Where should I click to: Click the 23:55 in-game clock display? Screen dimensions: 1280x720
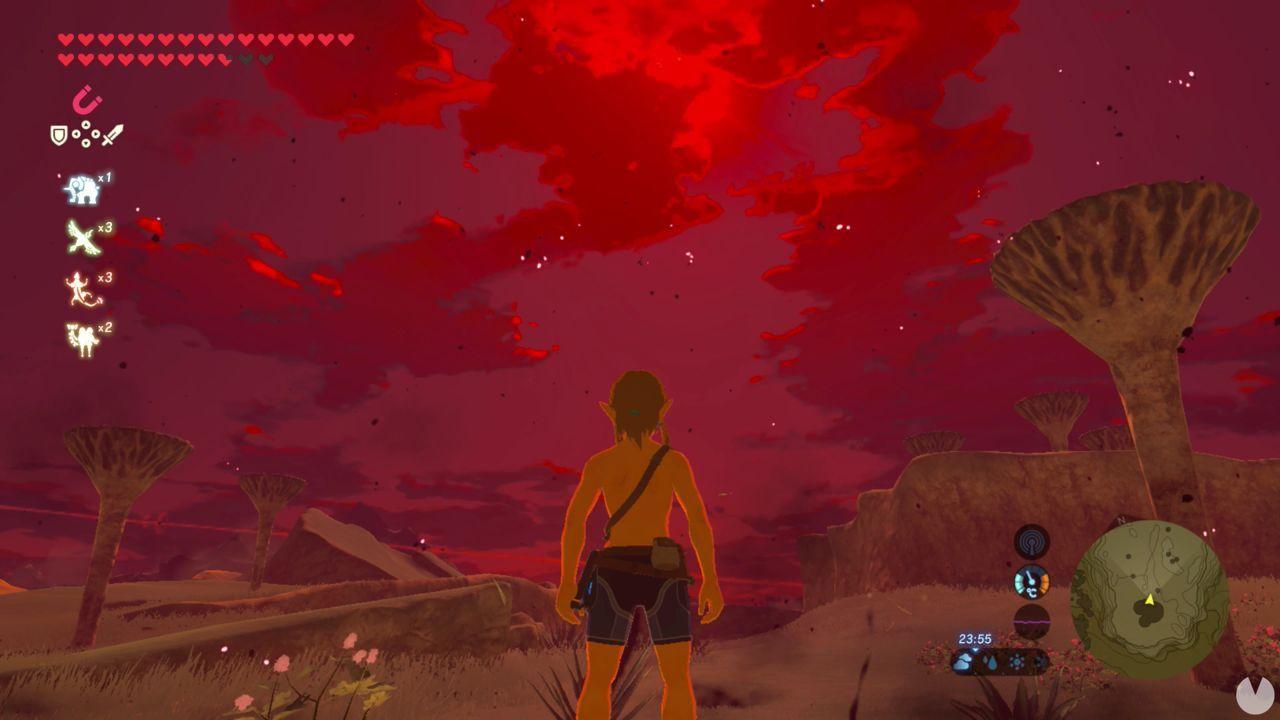975,638
